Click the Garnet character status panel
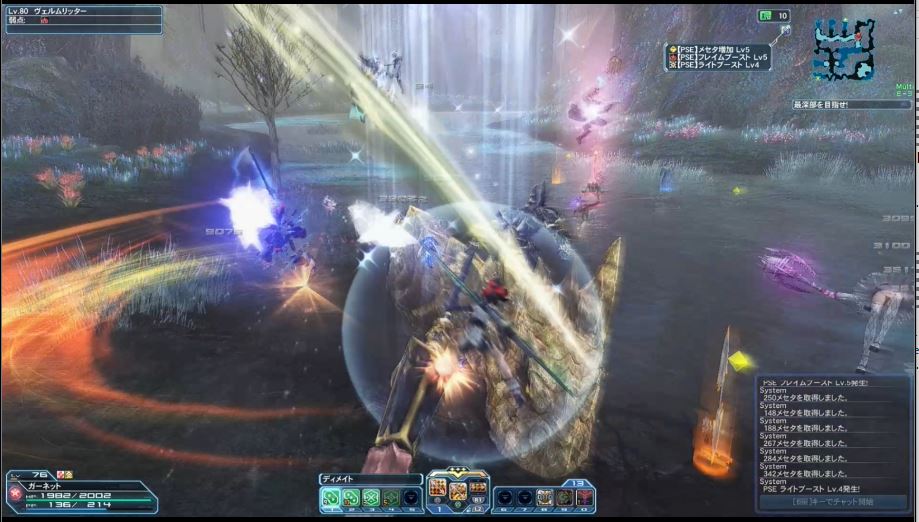The image size is (919, 522). pos(80,490)
